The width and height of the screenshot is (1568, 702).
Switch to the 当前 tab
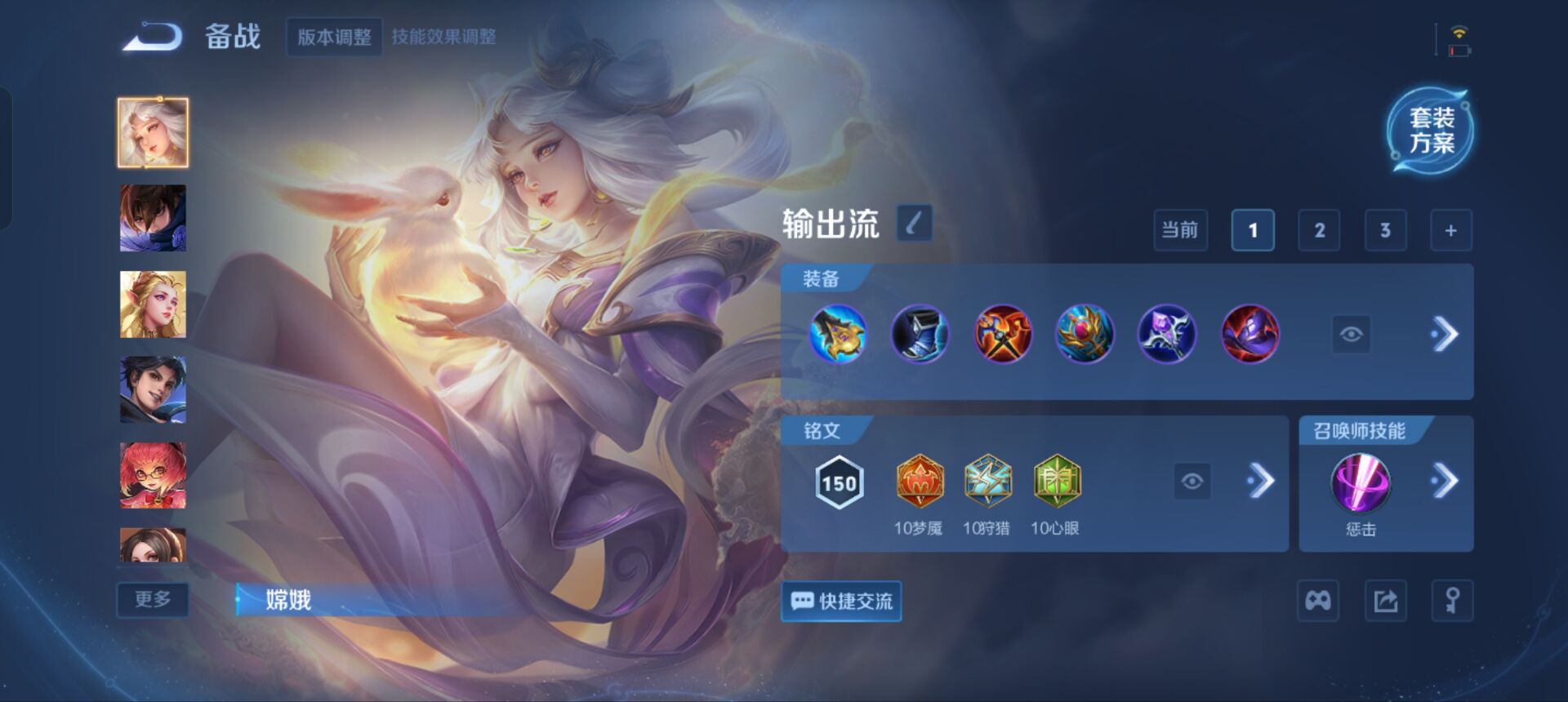click(x=1181, y=229)
